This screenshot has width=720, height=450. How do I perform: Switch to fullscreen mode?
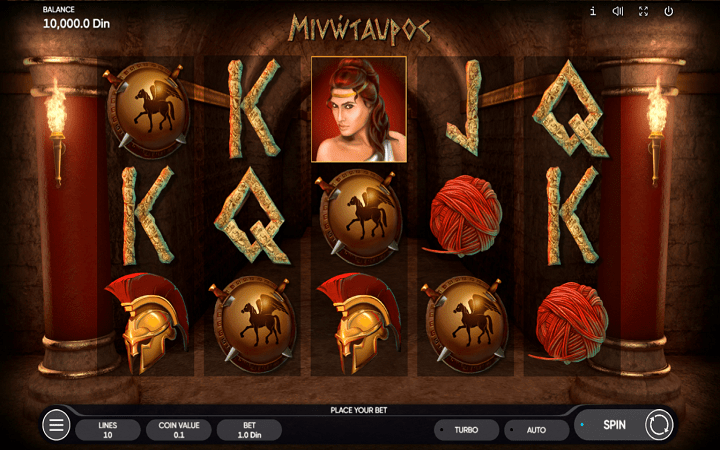pyautogui.click(x=643, y=11)
